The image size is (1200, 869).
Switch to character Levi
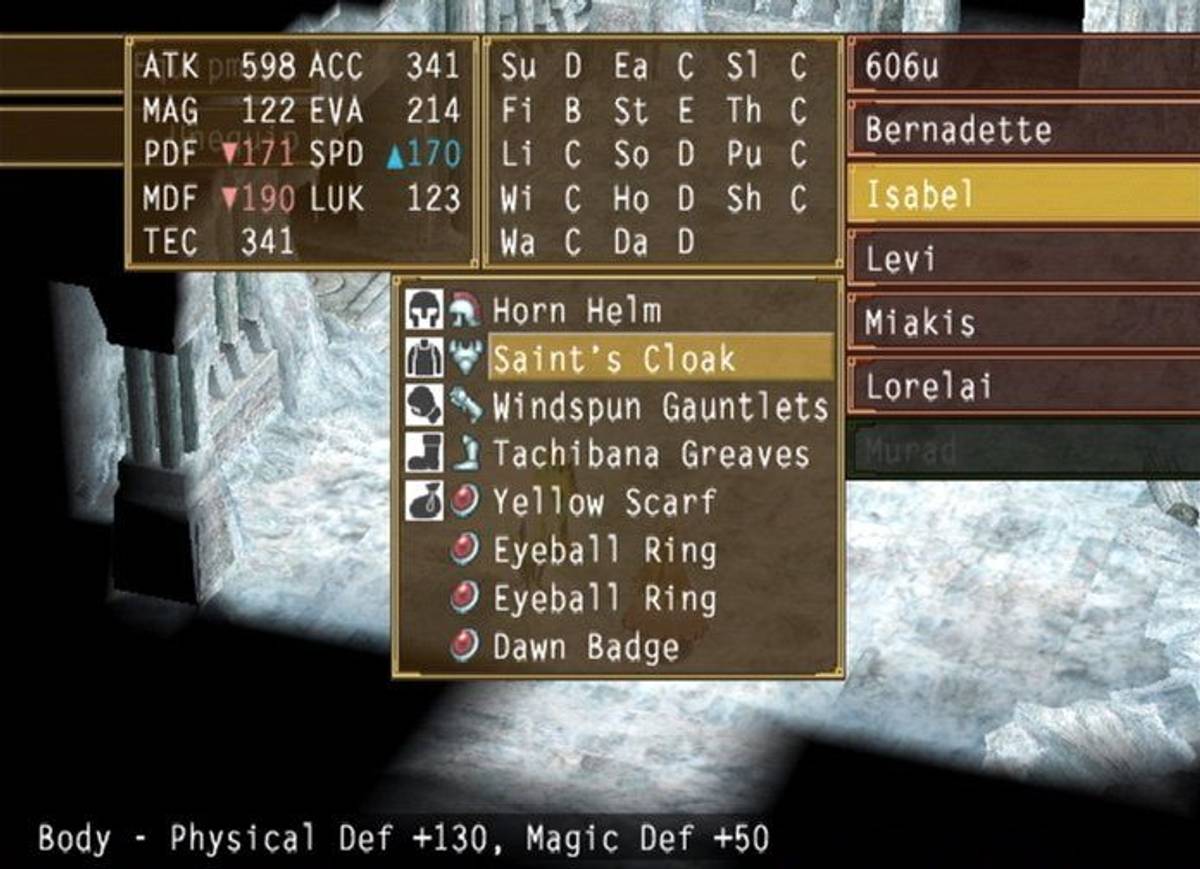pyautogui.click(x=1022, y=259)
